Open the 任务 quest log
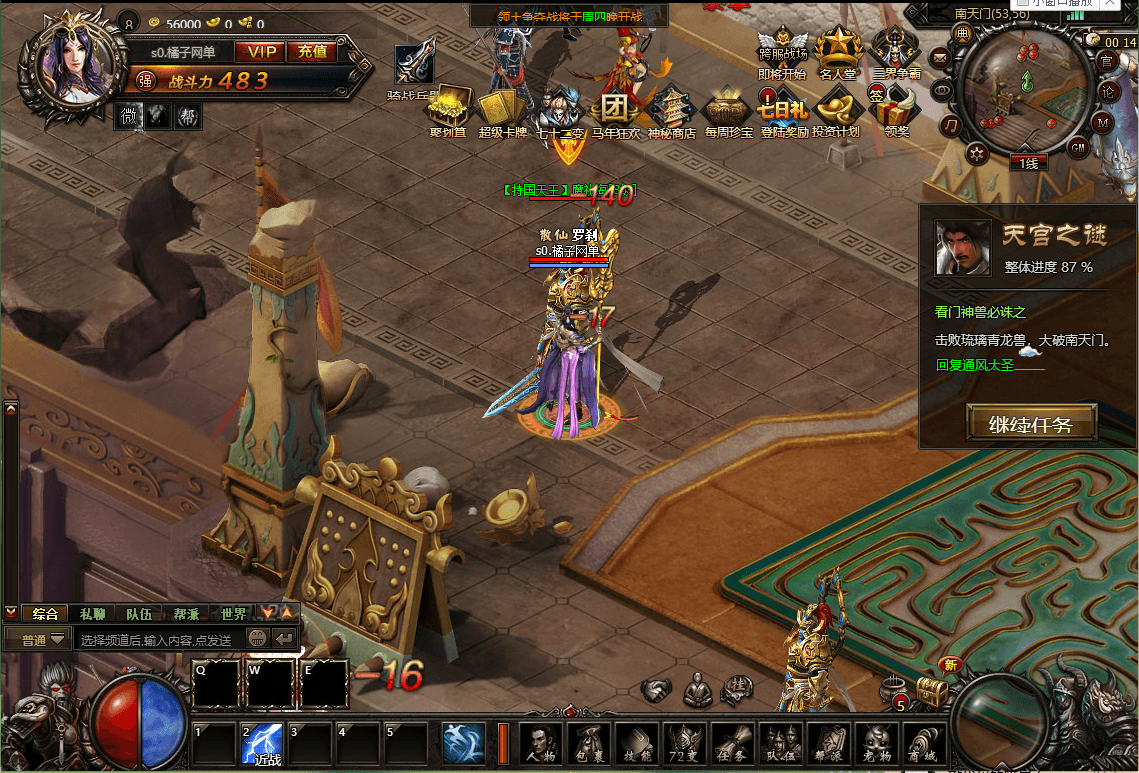1139x773 pixels. (734, 744)
